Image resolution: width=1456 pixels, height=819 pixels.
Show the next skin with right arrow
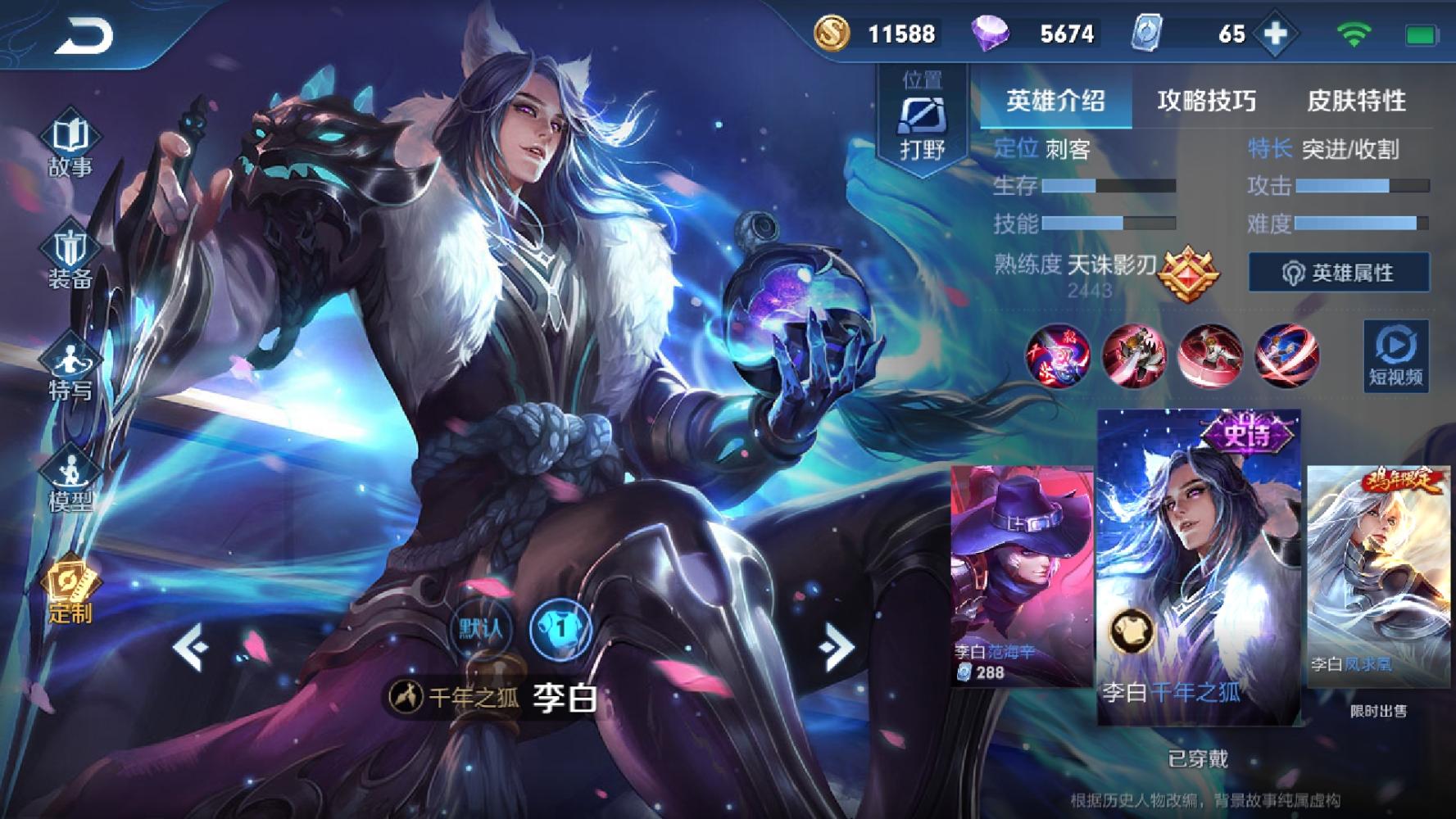point(837,648)
